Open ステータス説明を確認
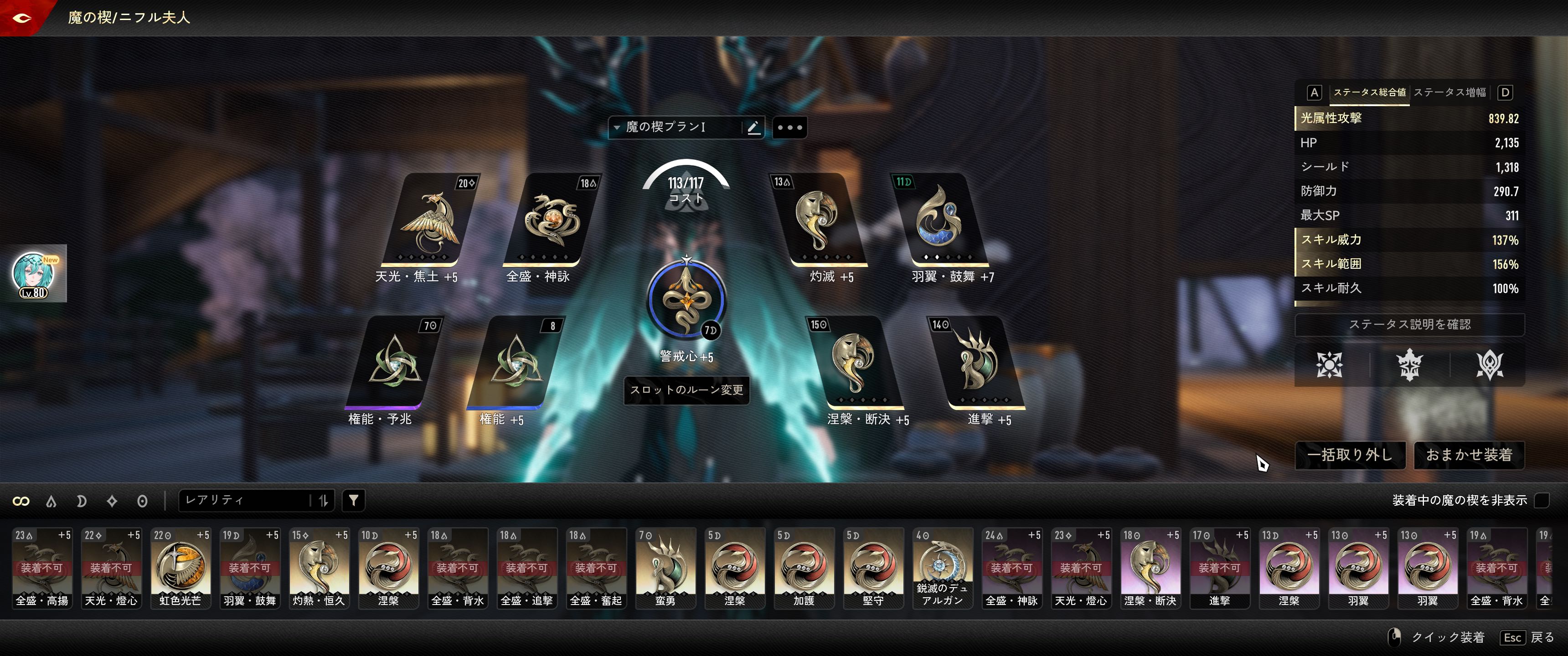The image size is (1568, 656). tap(1409, 324)
